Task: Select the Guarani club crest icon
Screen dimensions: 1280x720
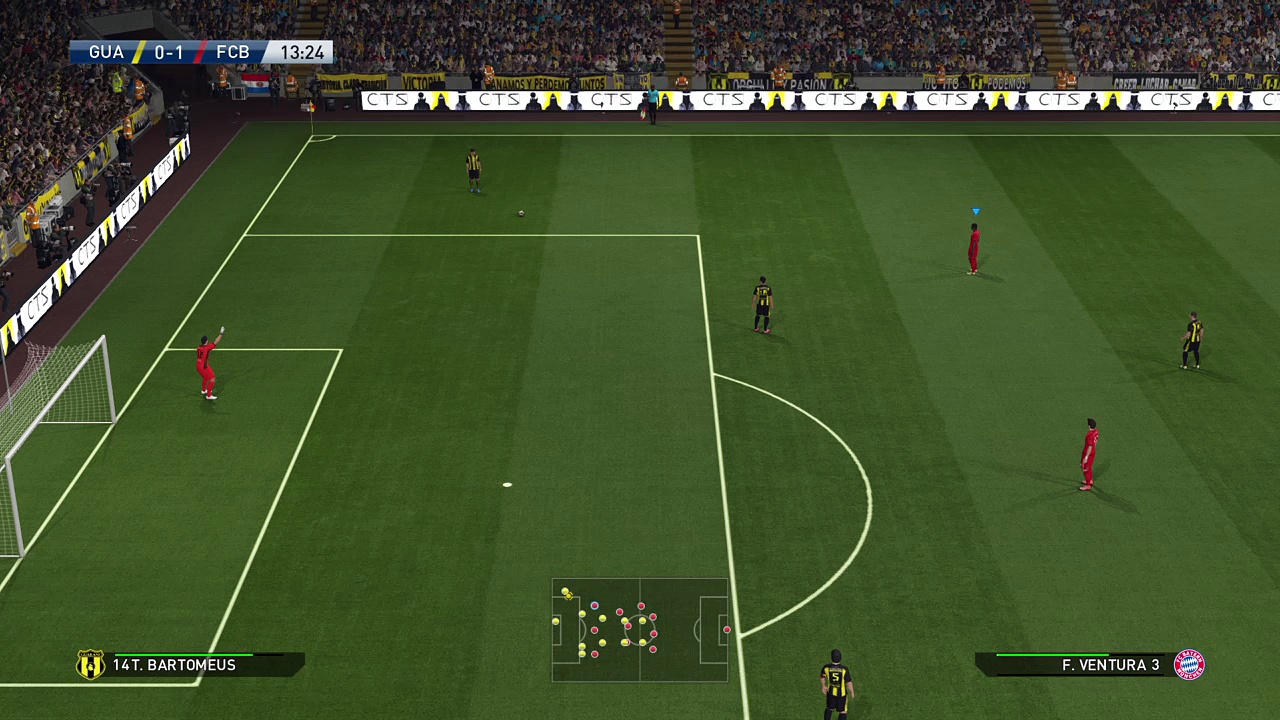Action: click(91, 665)
